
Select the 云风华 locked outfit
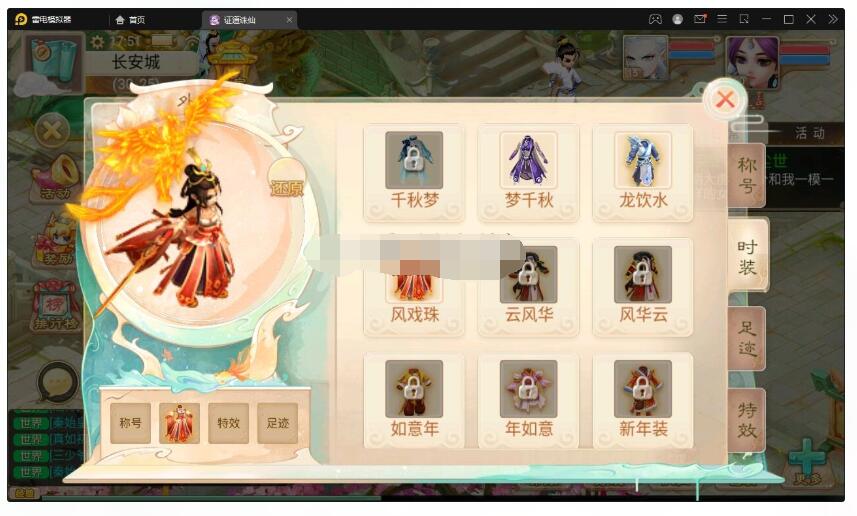528,286
